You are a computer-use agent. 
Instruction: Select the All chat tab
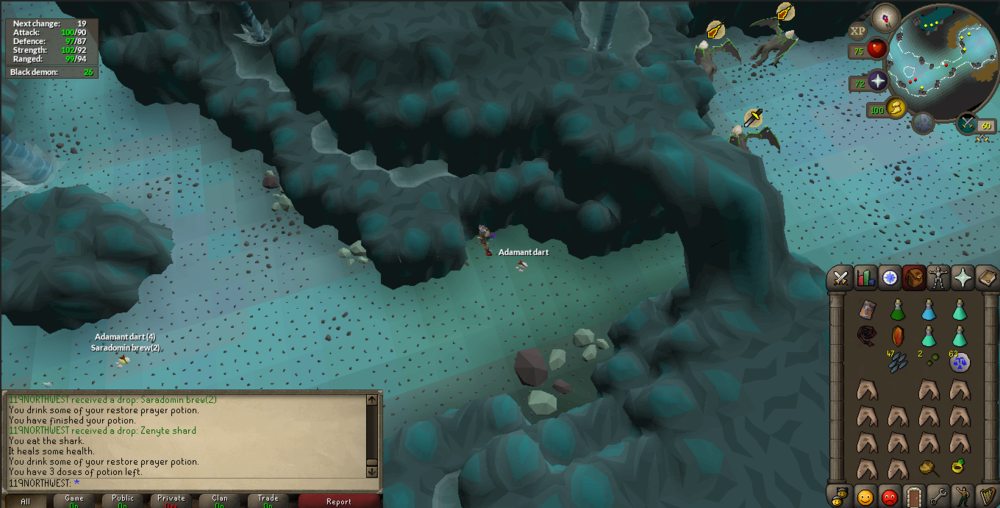tap(25, 500)
